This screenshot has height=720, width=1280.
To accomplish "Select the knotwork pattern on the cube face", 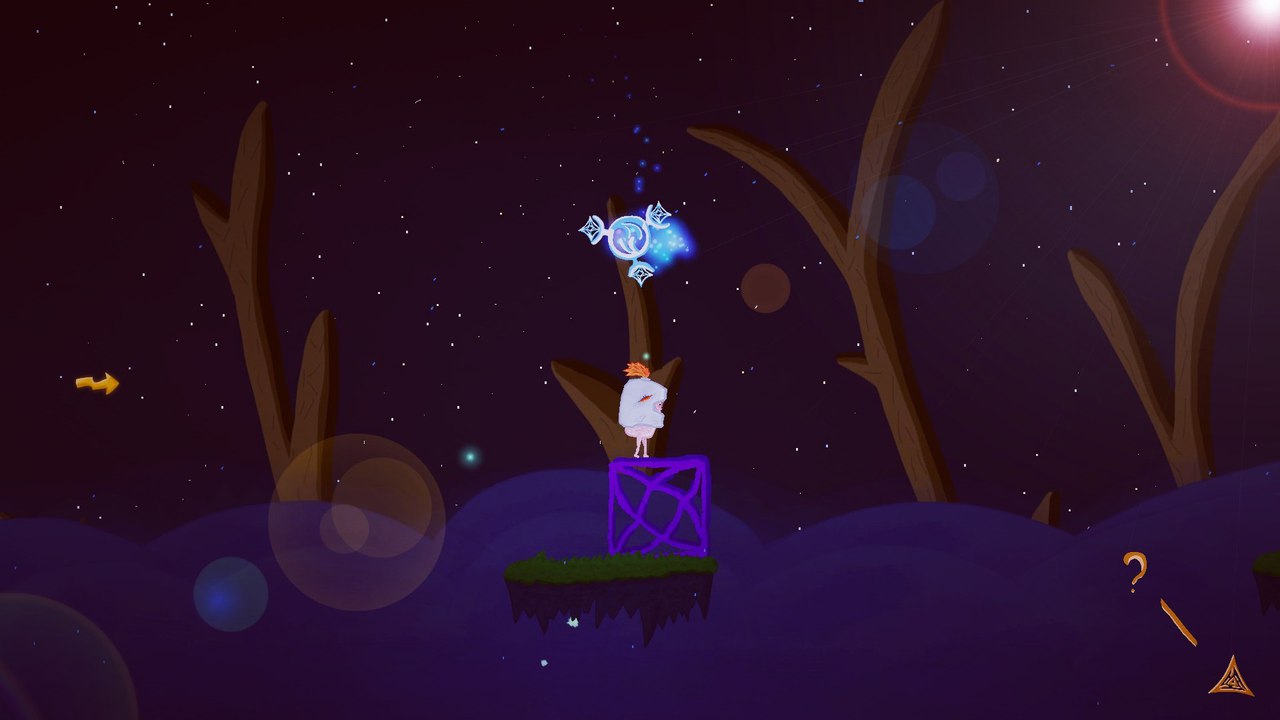I will click(x=656, y=505).
